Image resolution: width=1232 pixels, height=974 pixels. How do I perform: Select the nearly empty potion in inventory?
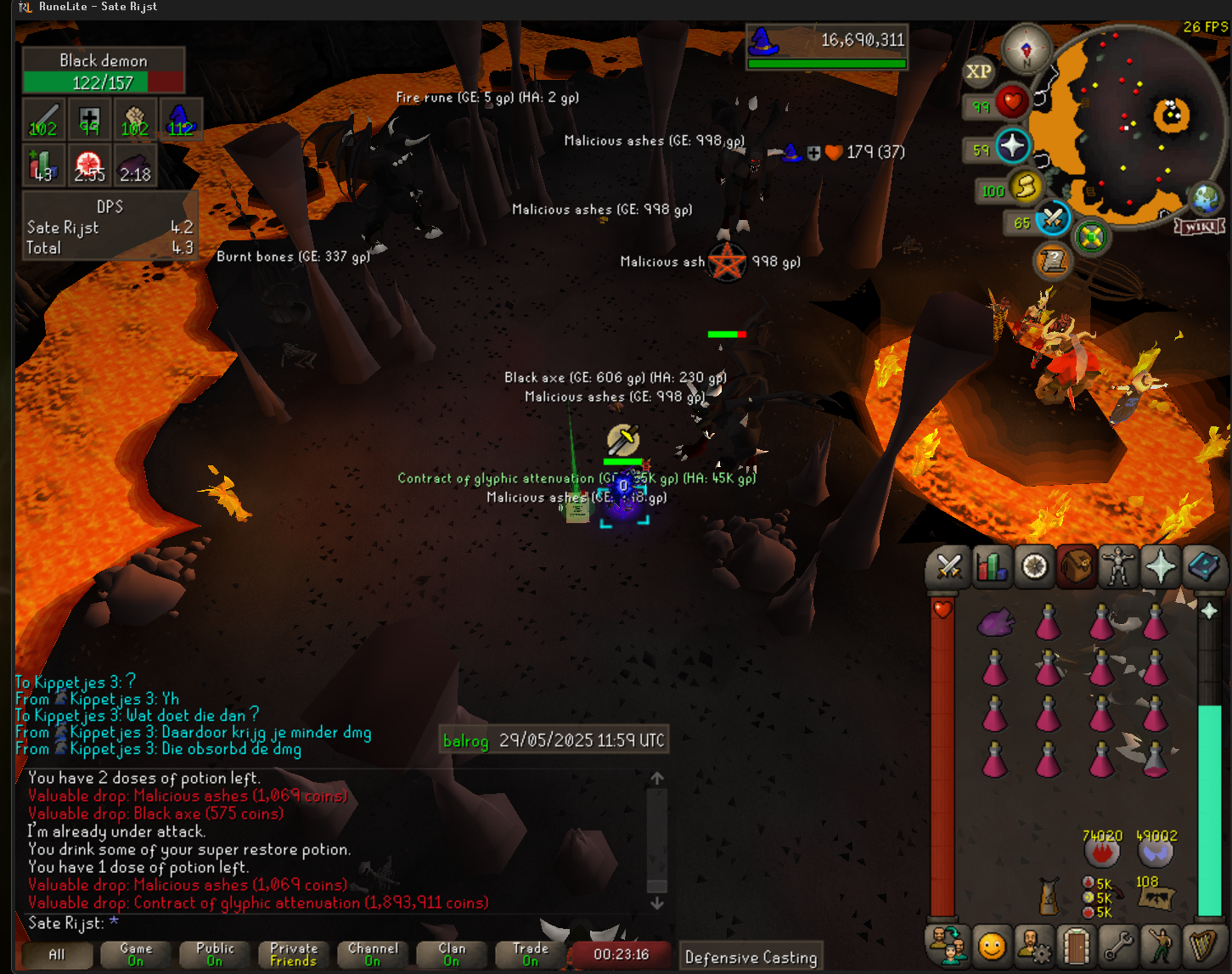pos(1155,758)
